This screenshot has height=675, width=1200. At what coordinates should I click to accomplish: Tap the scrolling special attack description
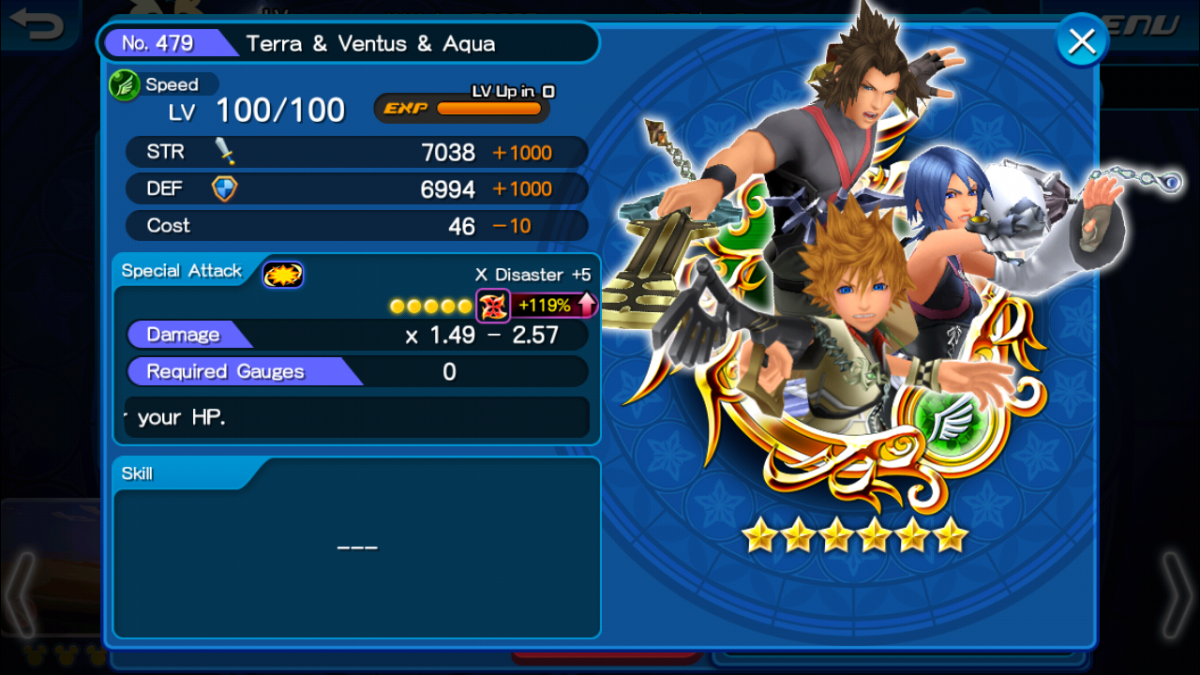[x=356, y=417]
